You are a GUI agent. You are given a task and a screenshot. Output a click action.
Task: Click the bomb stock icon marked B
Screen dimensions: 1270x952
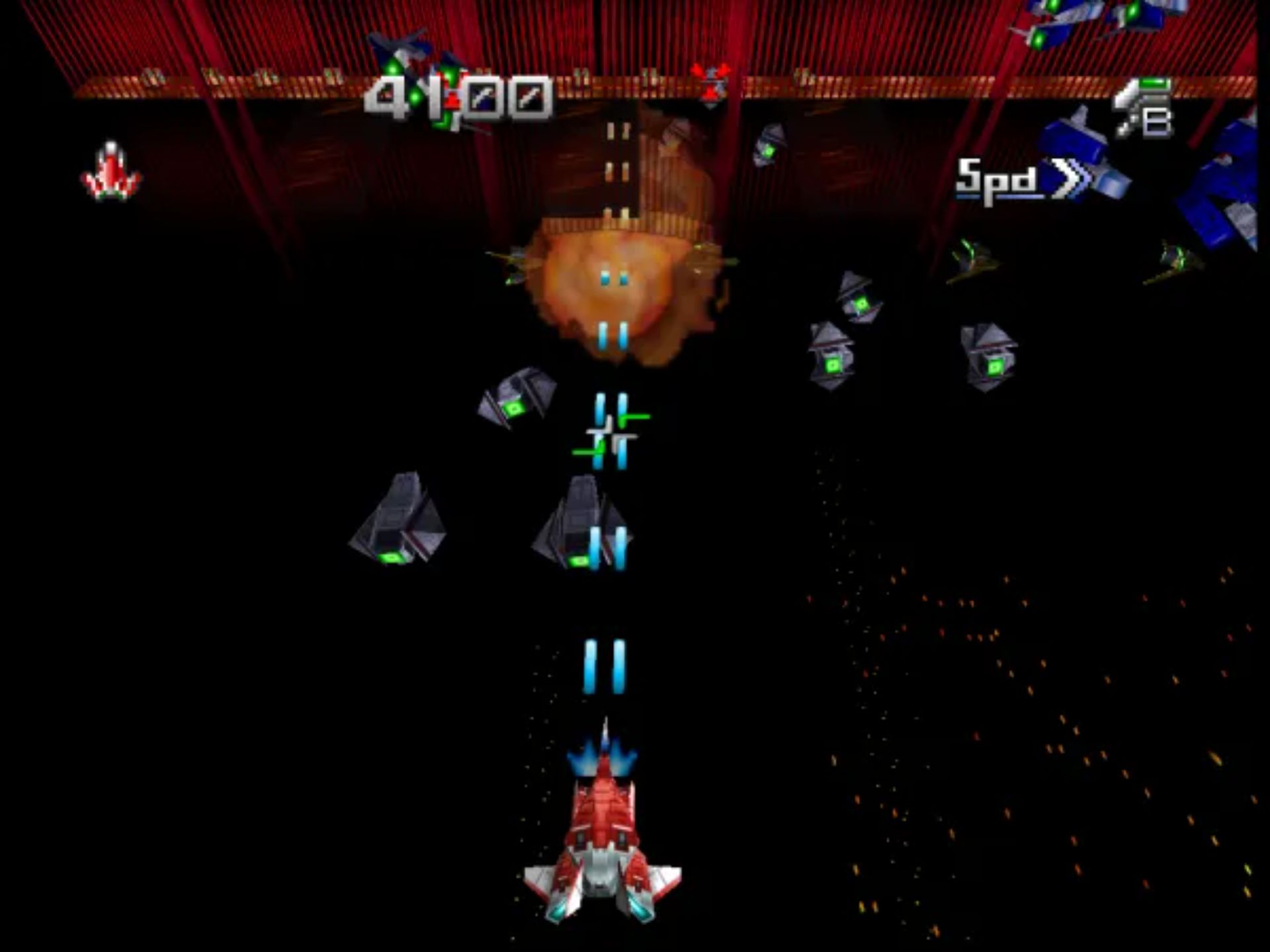coord(1142,109)
